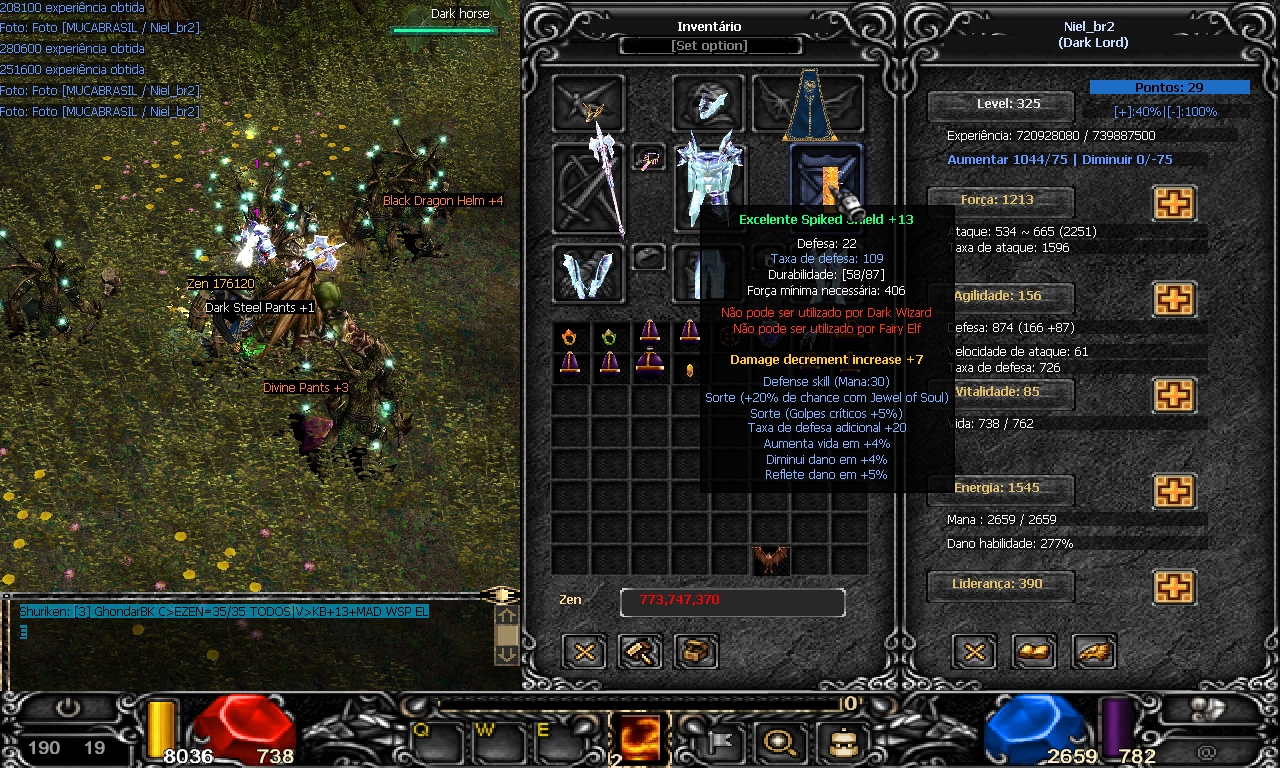Pick the bat-winged item in inventory

pyautogui.click(x=770, y=559)
